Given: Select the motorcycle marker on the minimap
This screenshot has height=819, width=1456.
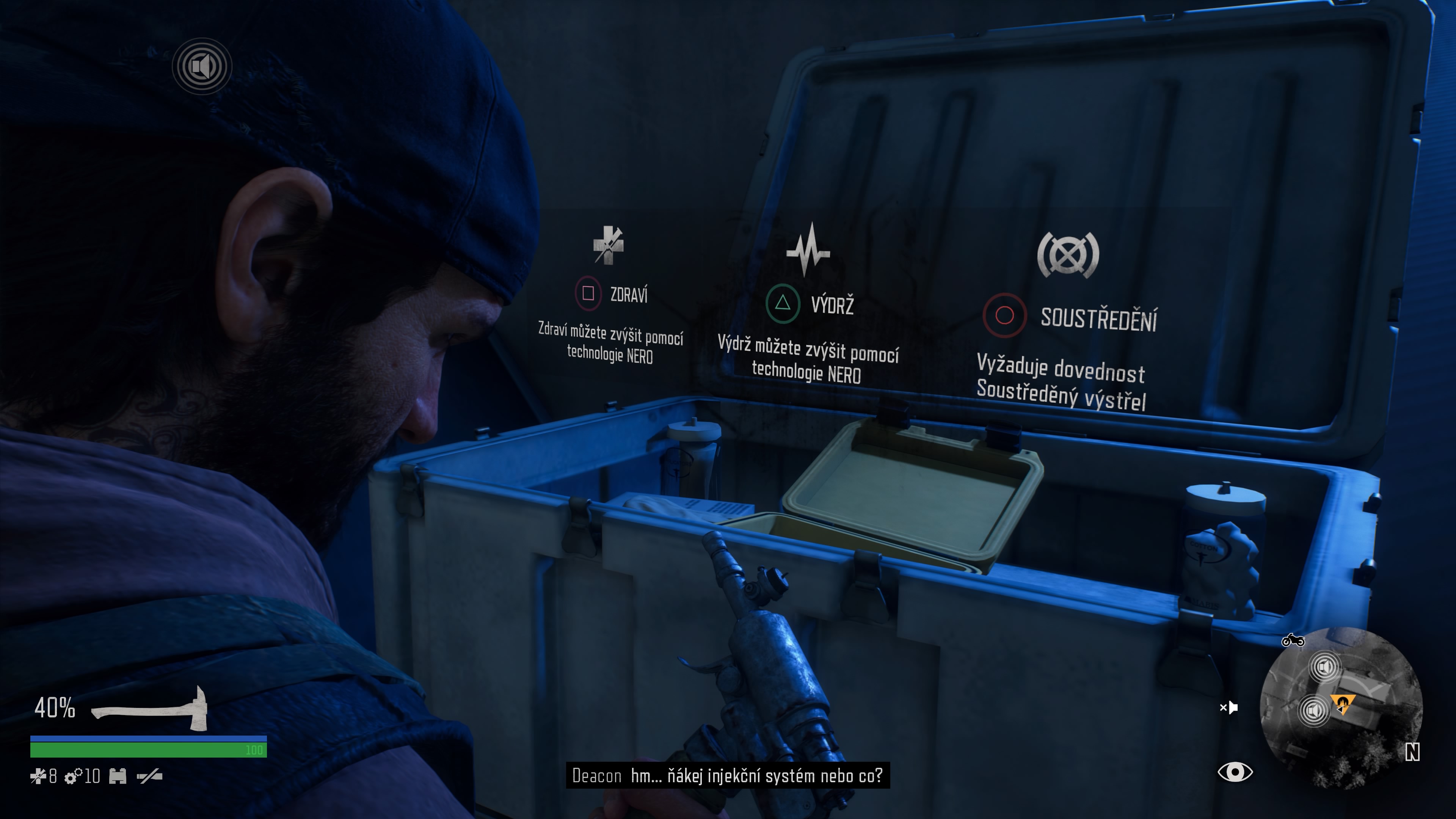Looking at the screenshot, I should [1293, 640].
